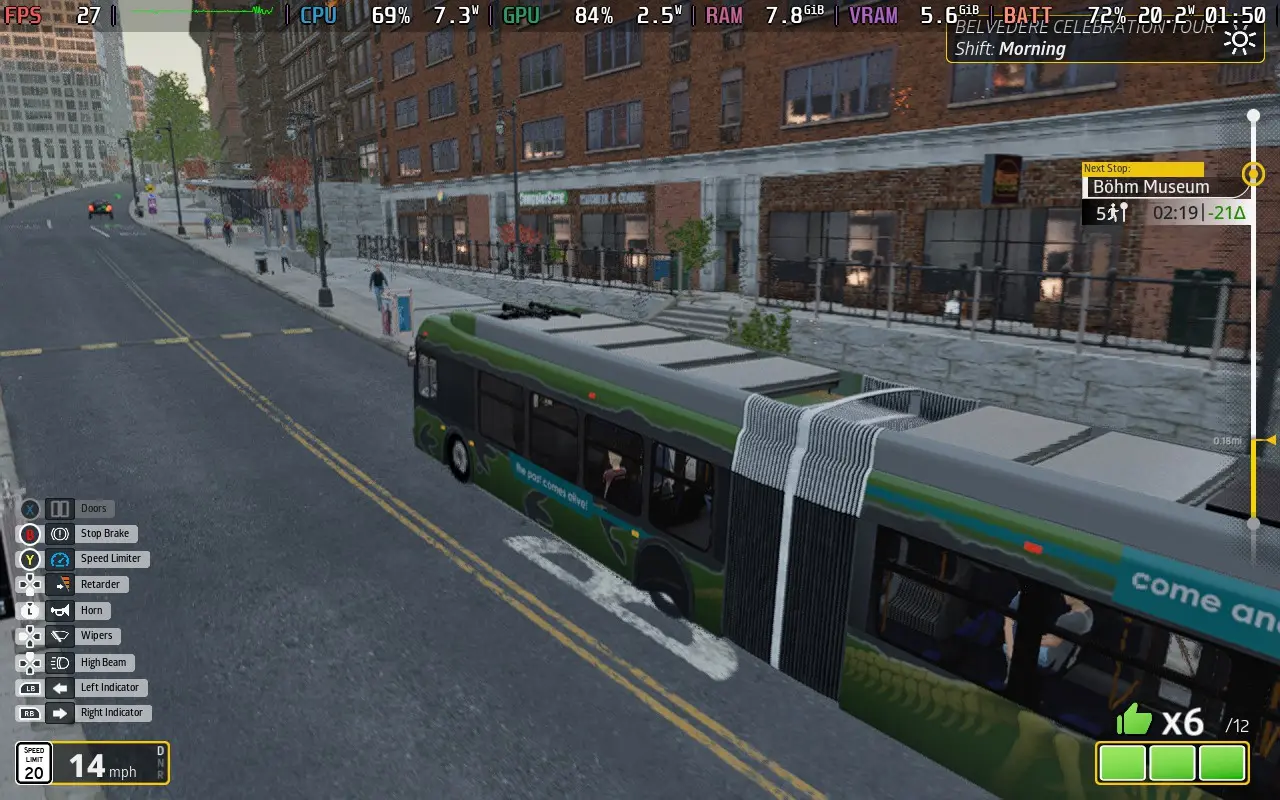Click the Speed Limit 20 sign
The width and height of the screenshot is (1280, 800).
coord(33,763)
